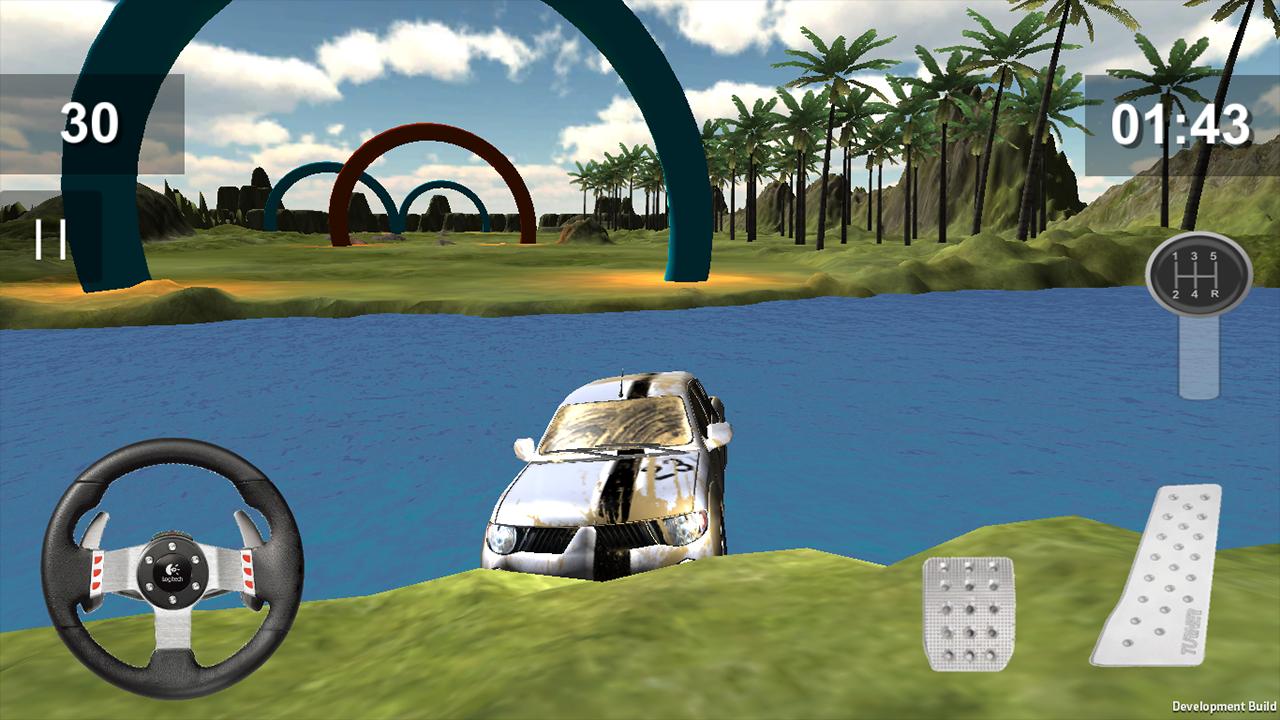Engage reverse gear R on the shifter
Image resolution: width=1280 pixels, height=720 pixels.
click(x=1214, y=294)
